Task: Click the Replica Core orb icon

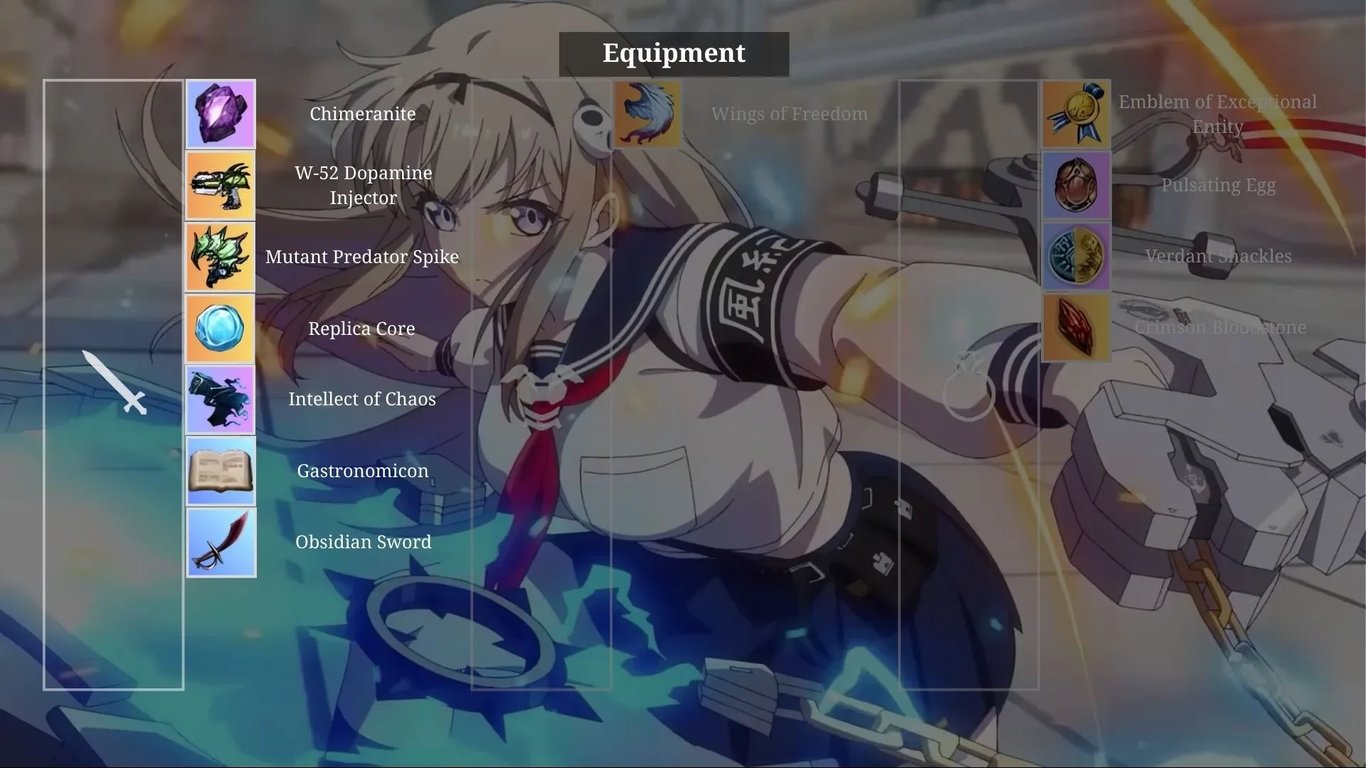Action: pyautogui.click(x=220, y=327)
